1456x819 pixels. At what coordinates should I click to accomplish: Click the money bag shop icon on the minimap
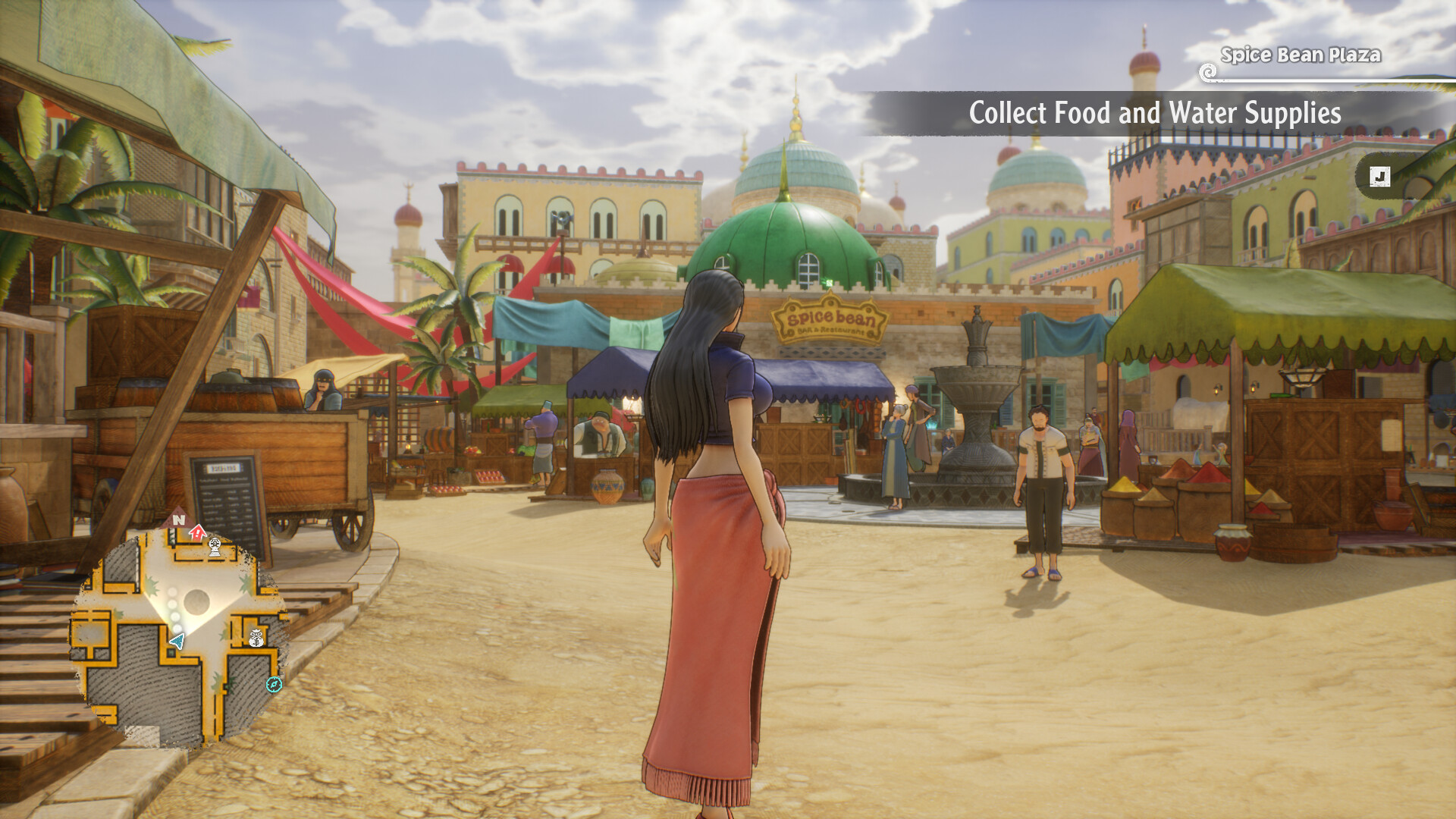[256, 637]
